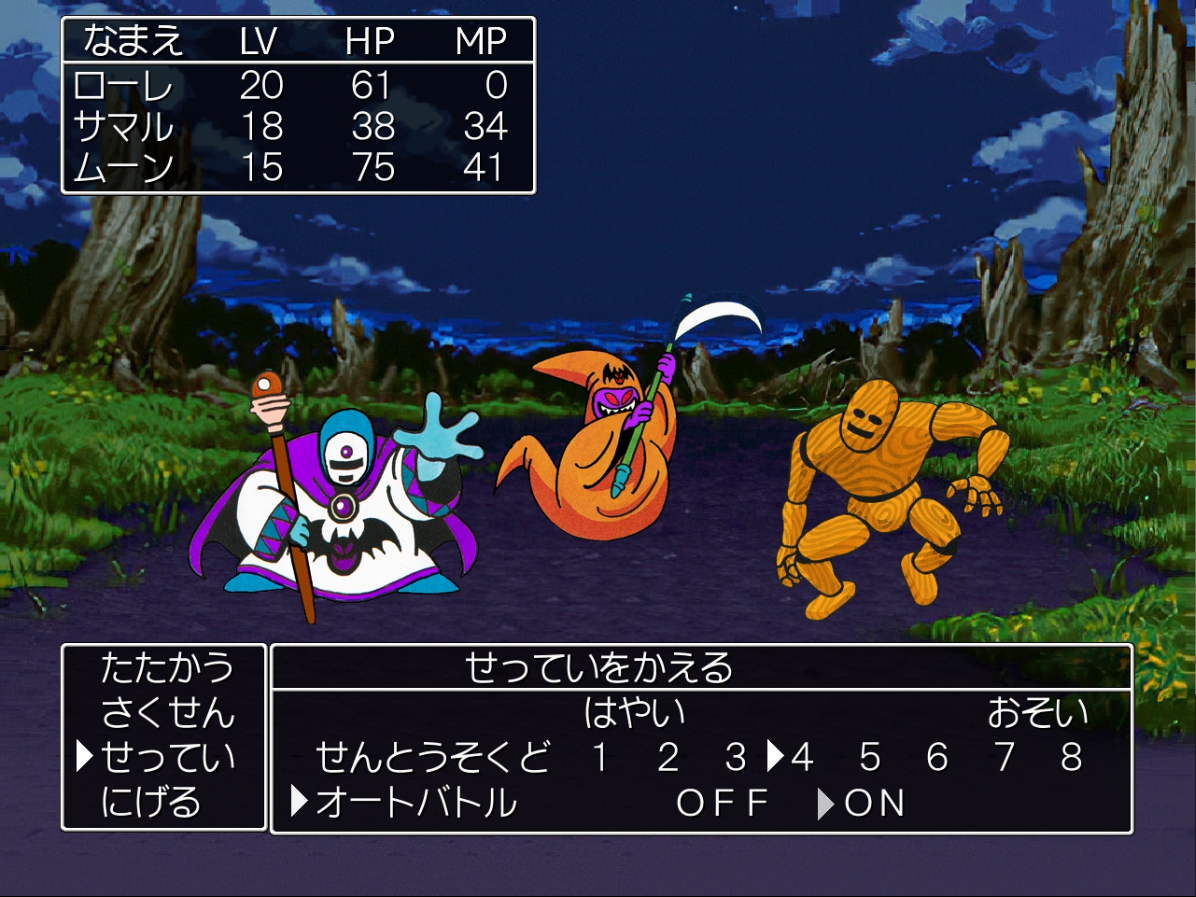The width and height of the screenshot is (1196, 897).
Task: Set battle speed to 7
Action: (x=1004, y=758)
